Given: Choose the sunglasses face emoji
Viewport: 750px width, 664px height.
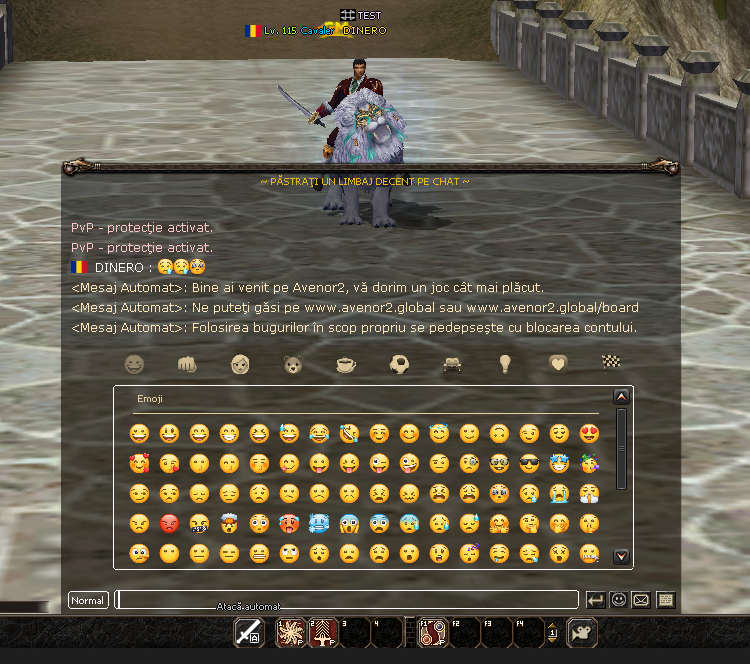Looking at the screenshot, I should coord(529,464).
